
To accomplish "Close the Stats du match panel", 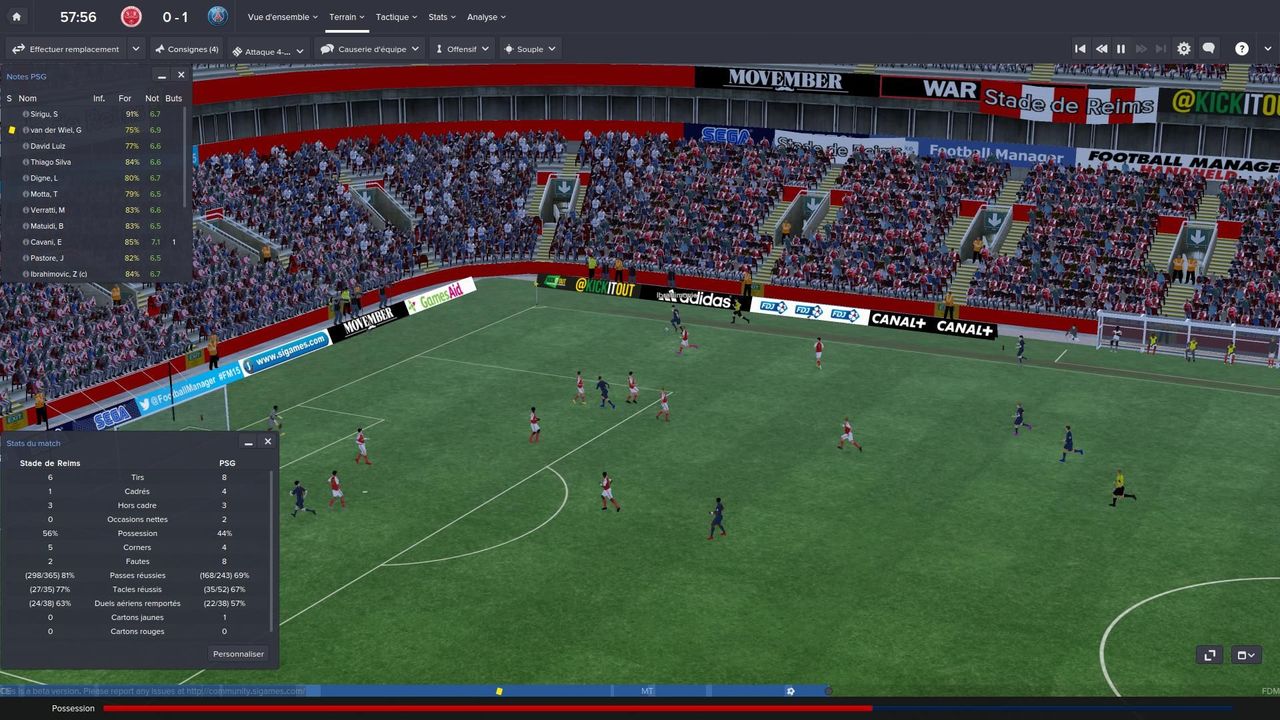I will pyautogui.click(x=267, y=442).
